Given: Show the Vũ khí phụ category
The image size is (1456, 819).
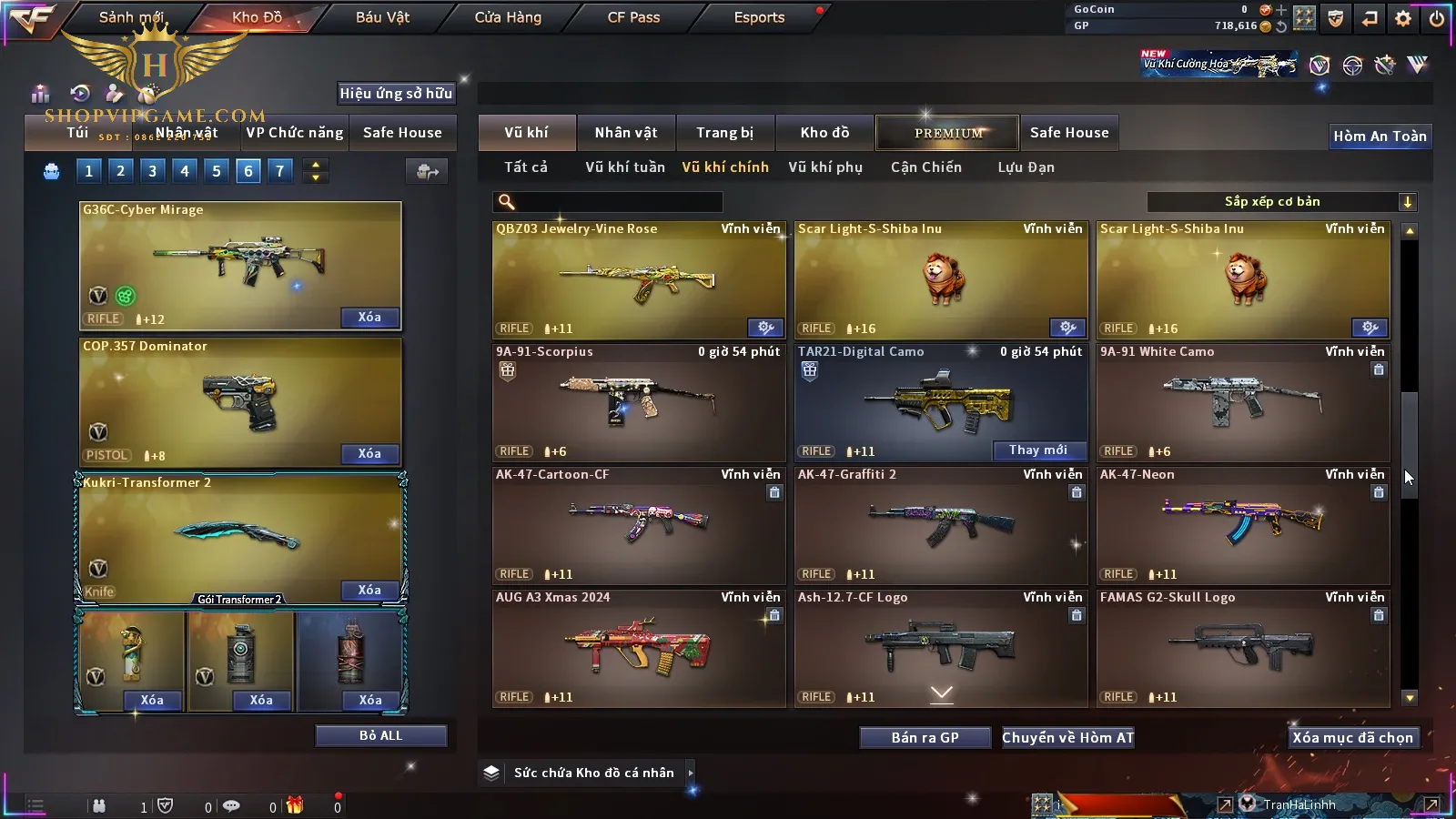Looking at the screenshot, I should pos(824,167).
